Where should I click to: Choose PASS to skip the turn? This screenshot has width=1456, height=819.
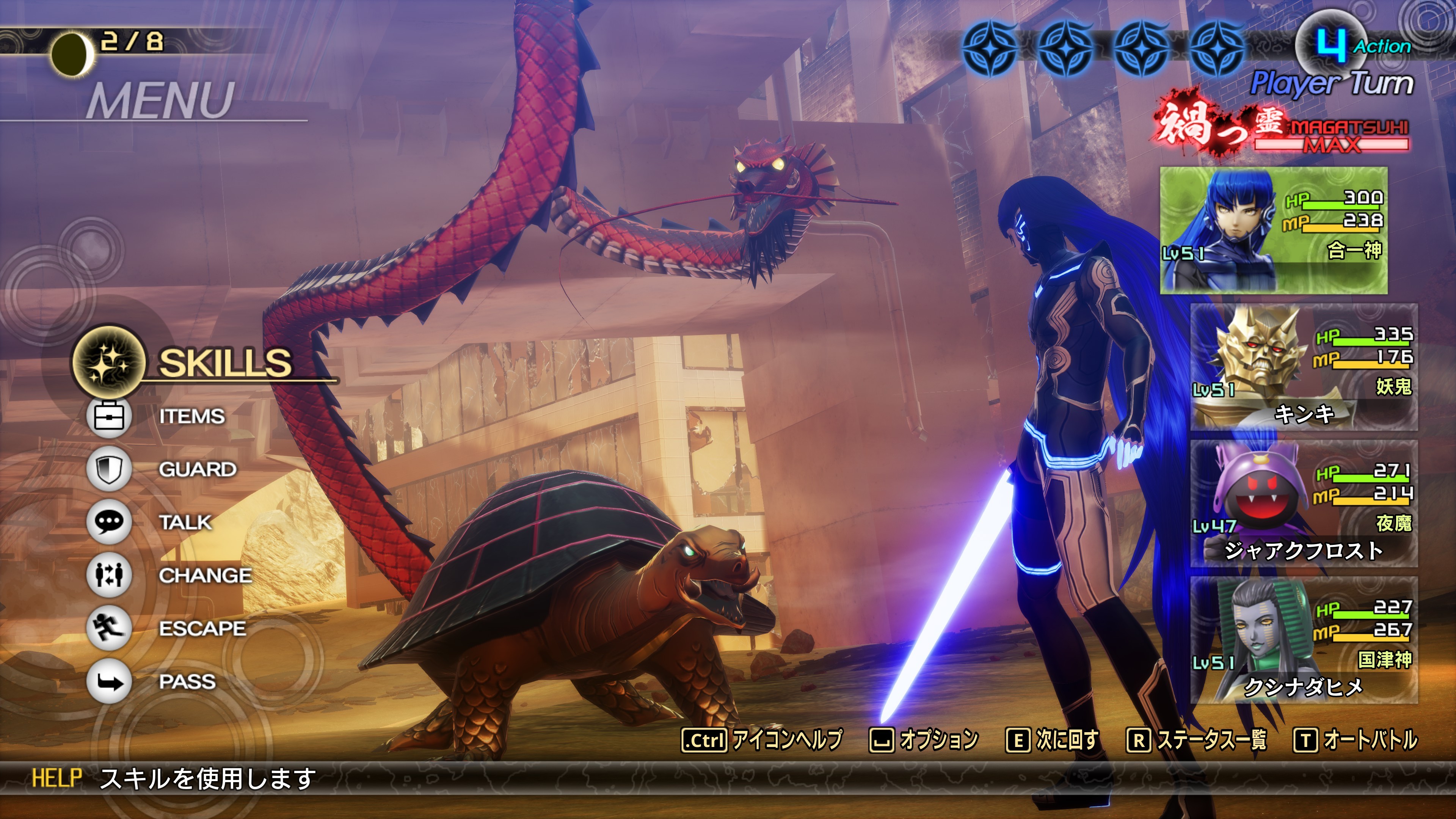tap(187, 682)
